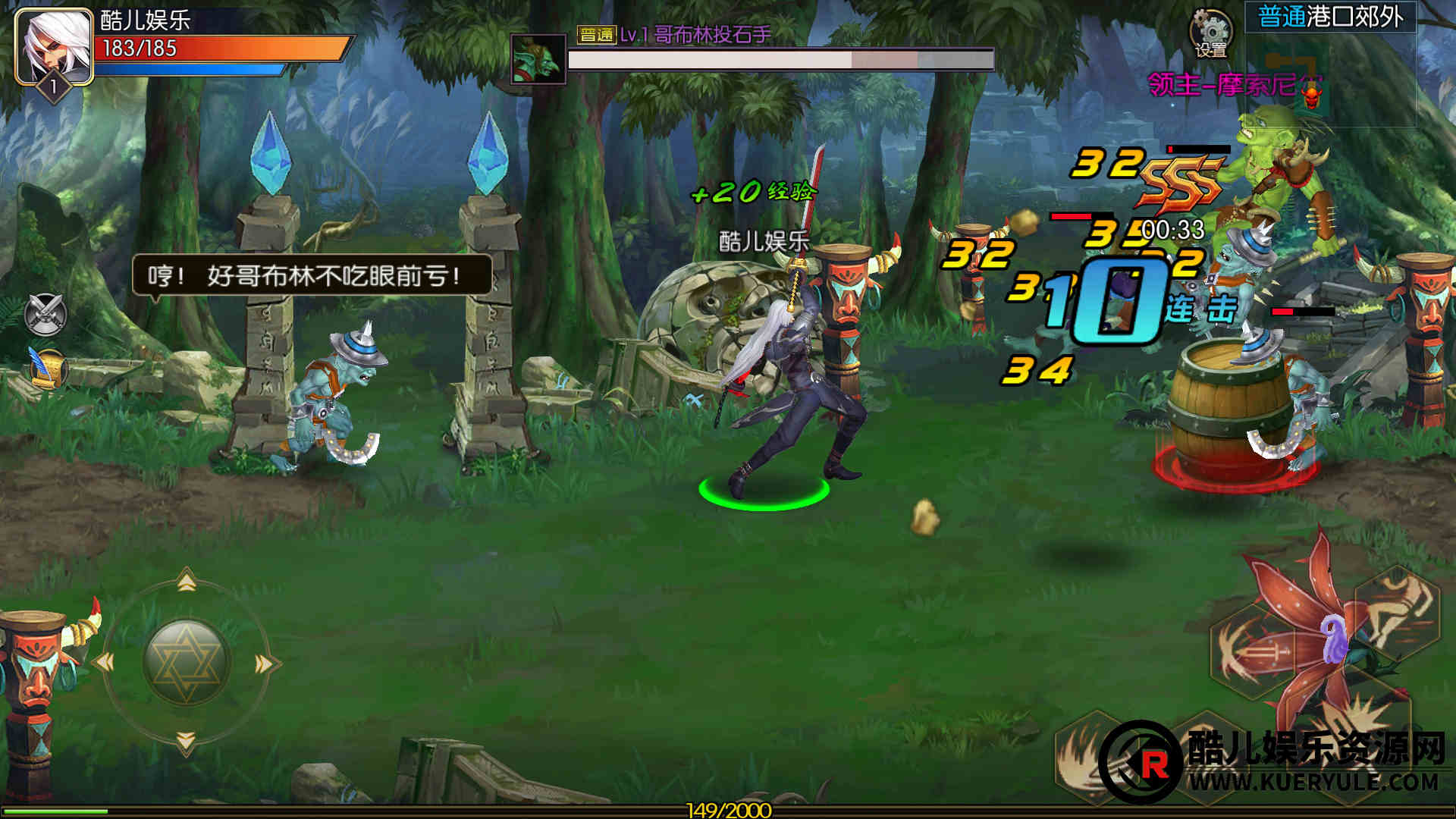1456x819 pixels.
Task: Tap the joystick's right arrow
Action: pyautogui.click(x=265, y=664)
